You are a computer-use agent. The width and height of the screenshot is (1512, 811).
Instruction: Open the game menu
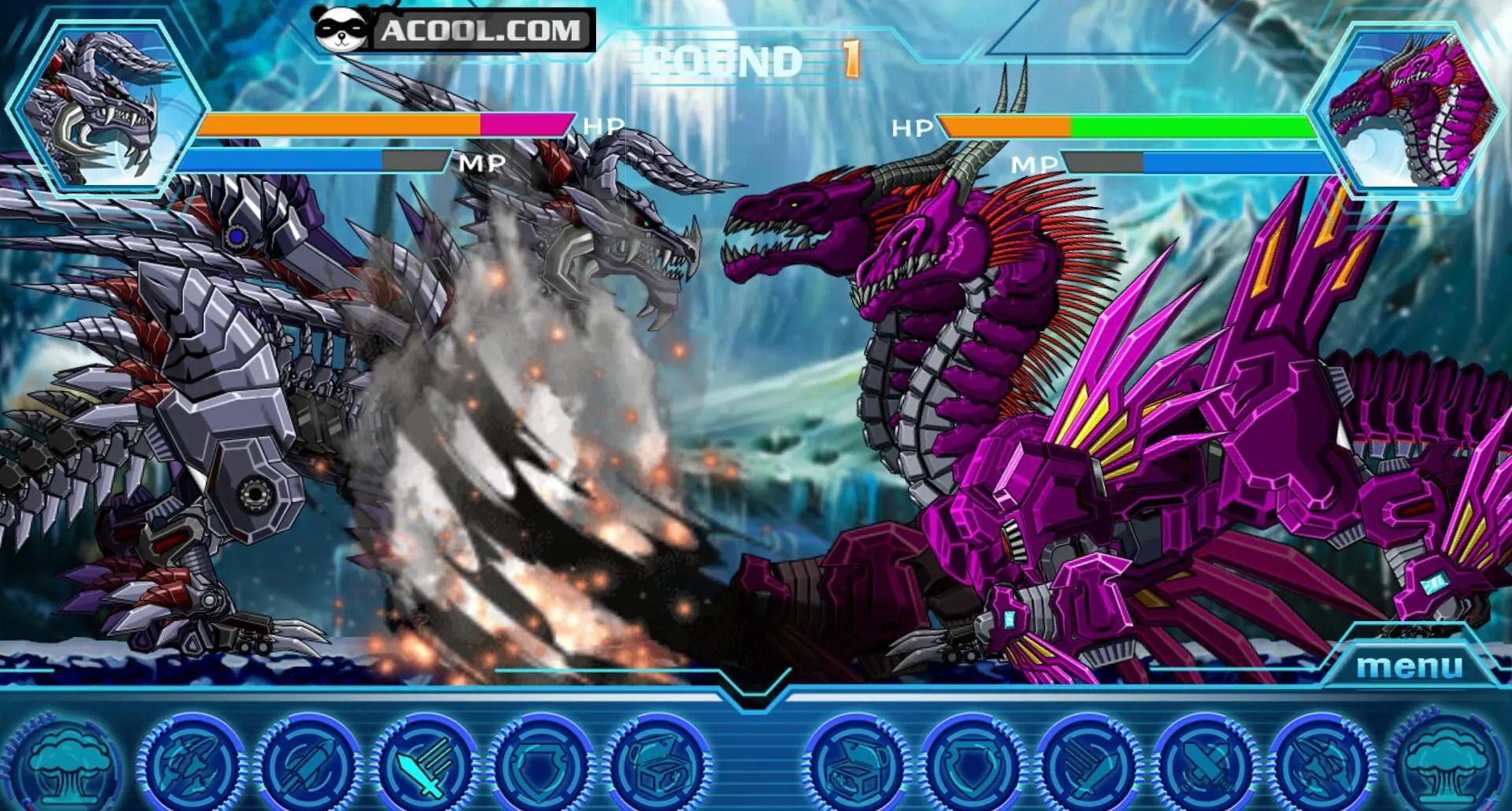click(x=1409, y=666)
